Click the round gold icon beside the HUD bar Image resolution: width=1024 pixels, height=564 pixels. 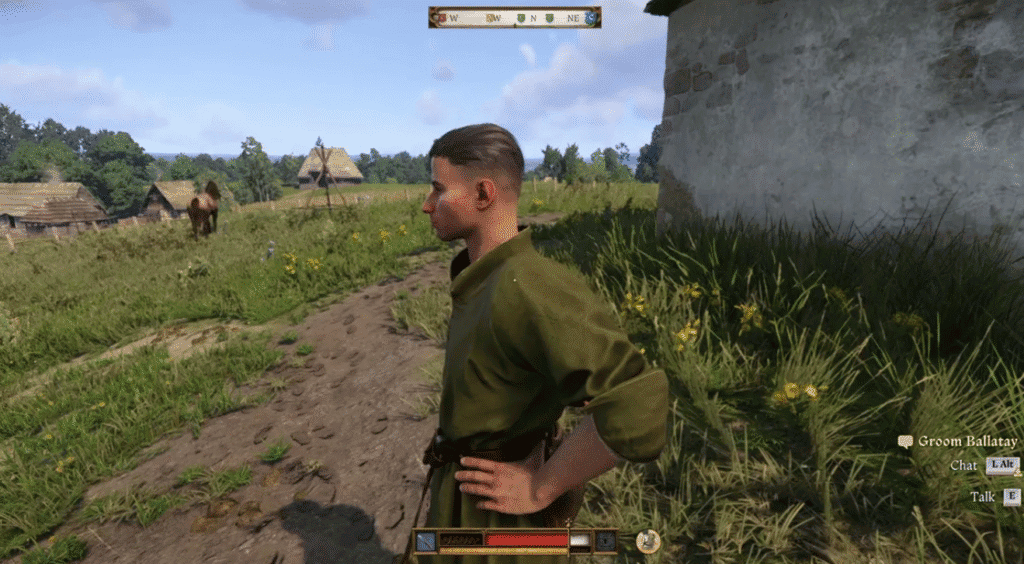click(647, 541)
